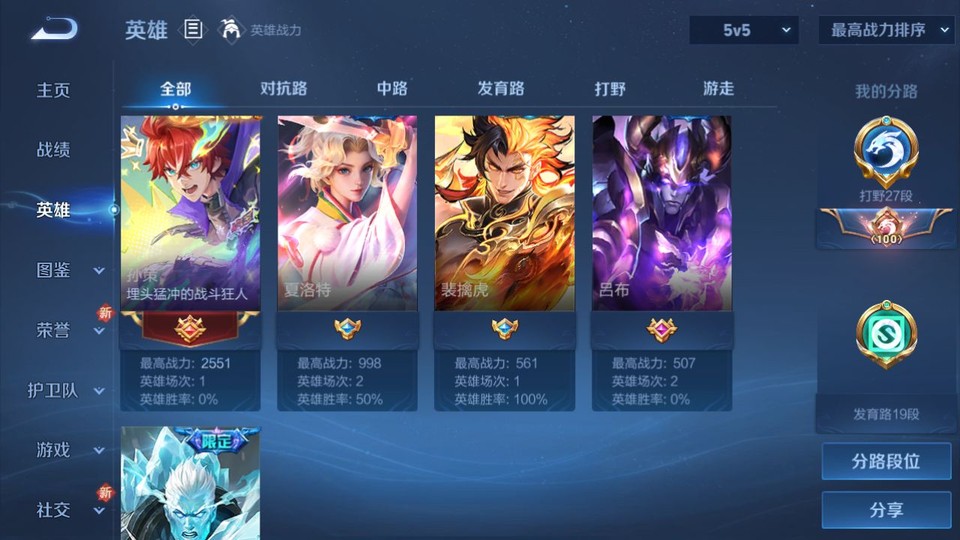This screenshot has height=540, width=960.
Task: Go back using the return arrow
Action: (x=54, y=31)
